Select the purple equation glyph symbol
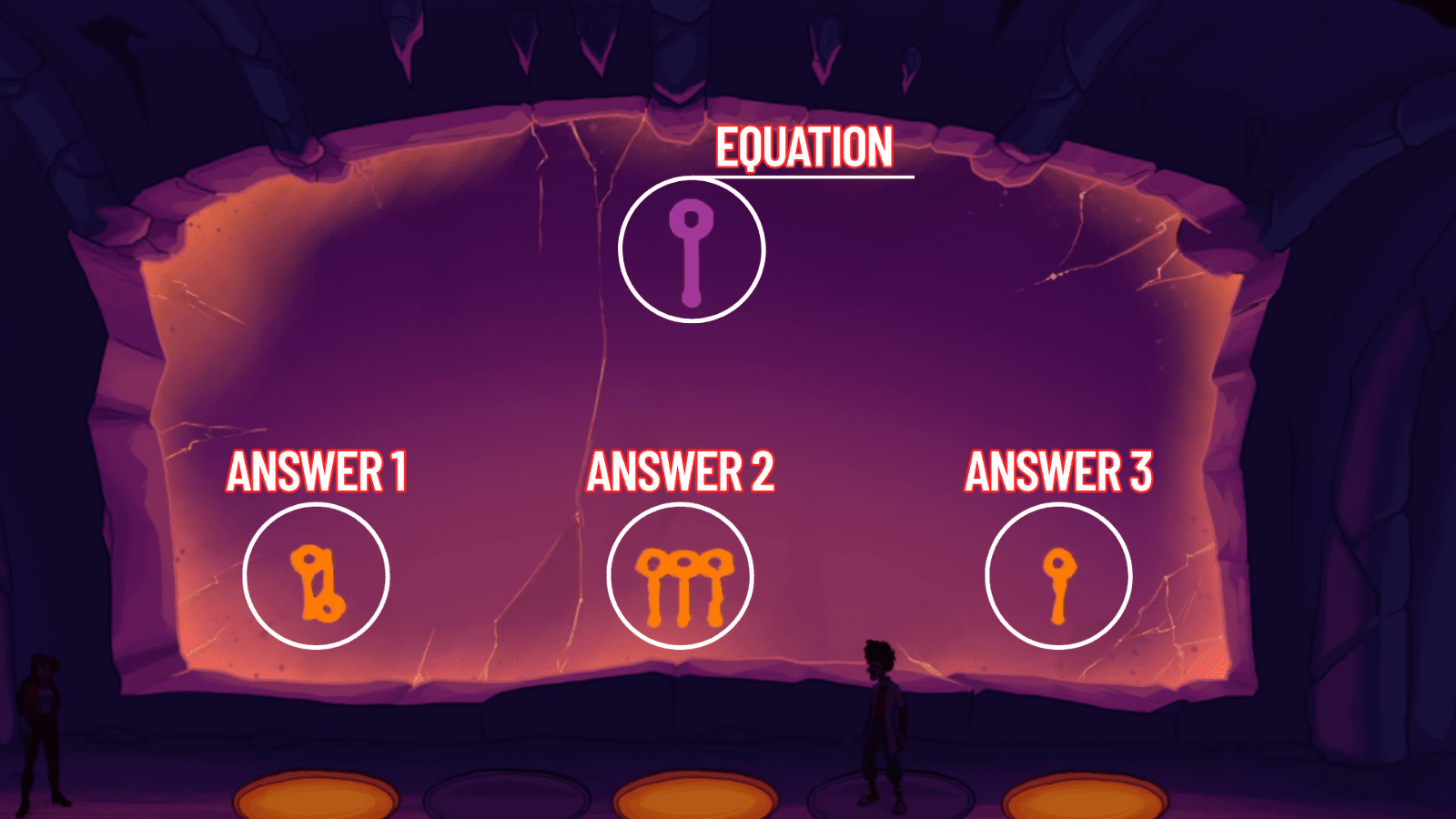The width and height of the screenshot is (1456, 819). tap(693, 252)
